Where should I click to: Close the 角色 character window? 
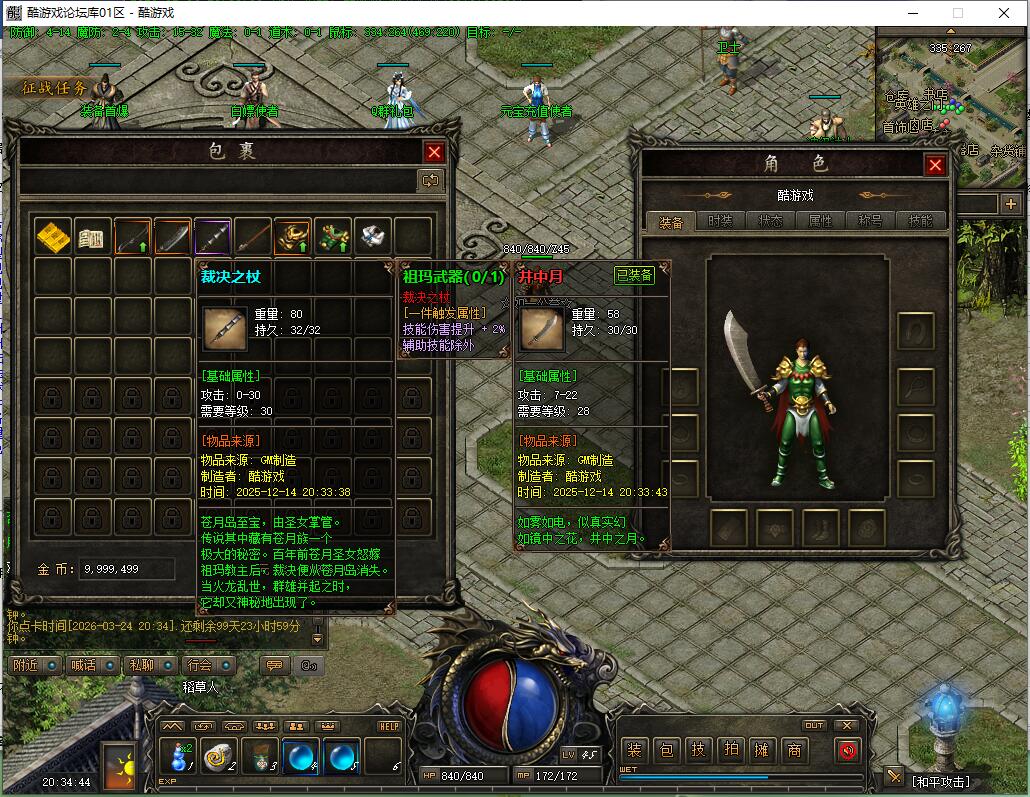pyautogui.click(x=935, y=165)
